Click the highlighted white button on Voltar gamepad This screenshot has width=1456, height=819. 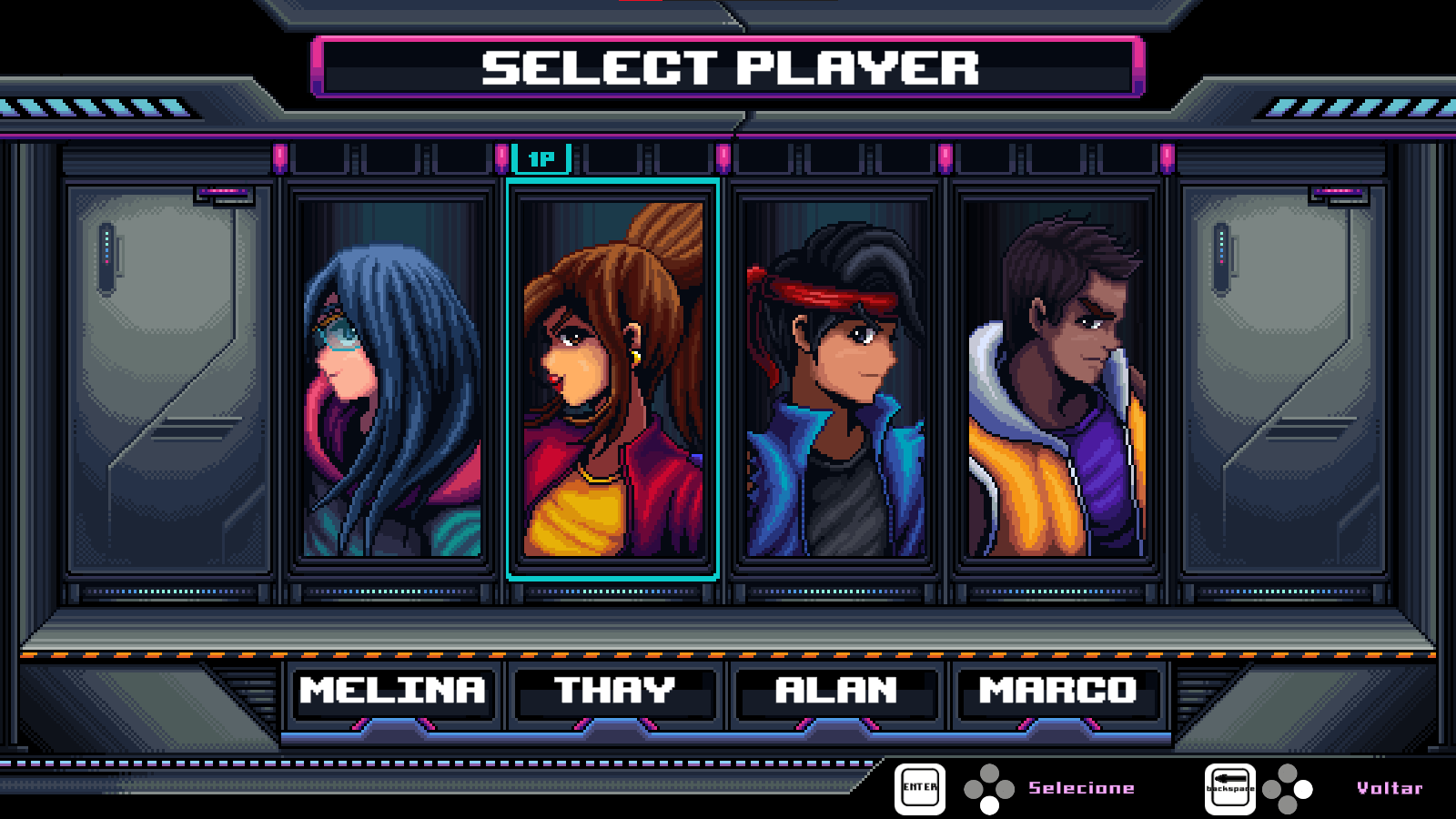click(1303, 789)
